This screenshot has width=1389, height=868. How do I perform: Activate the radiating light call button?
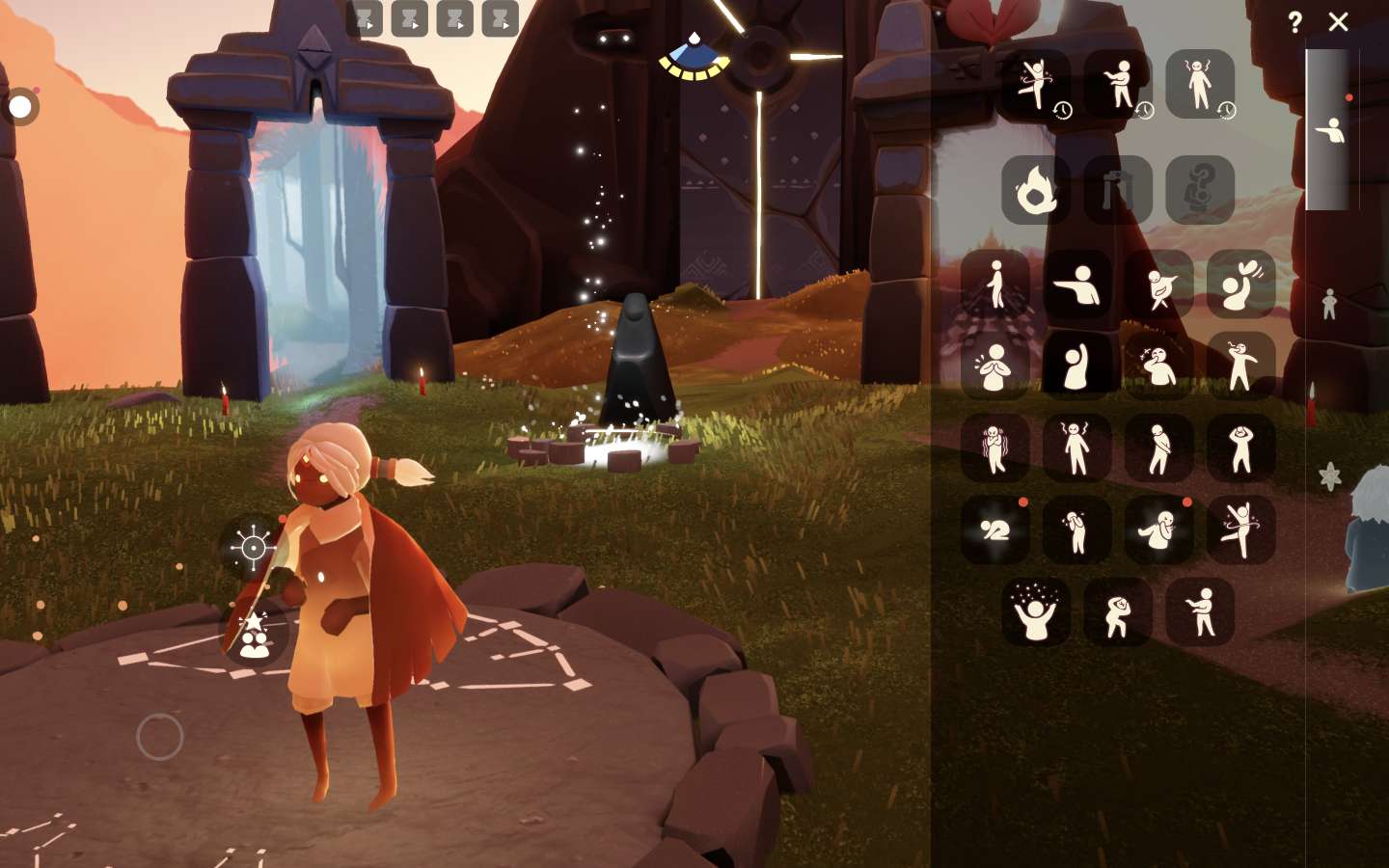[253, 548]
